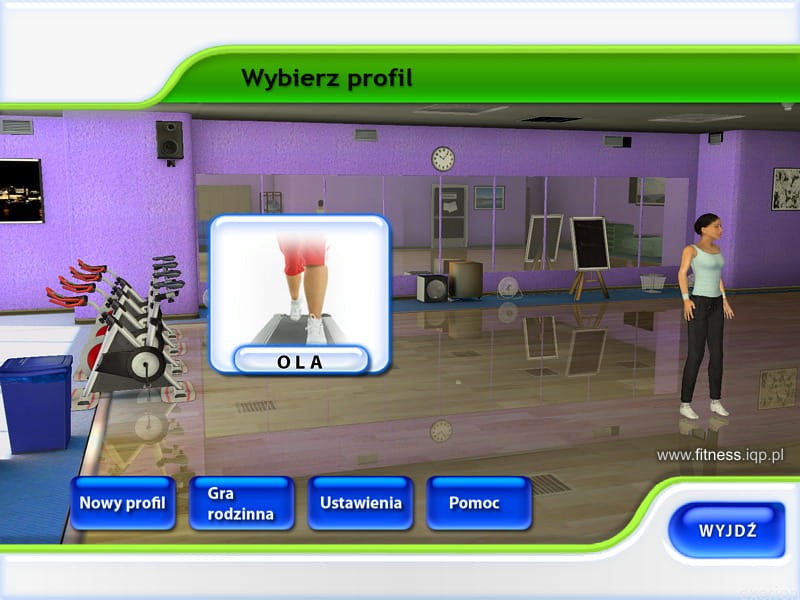800x600 pixels.
Task: Create a profile with Nowy profil
Action: 123,503
